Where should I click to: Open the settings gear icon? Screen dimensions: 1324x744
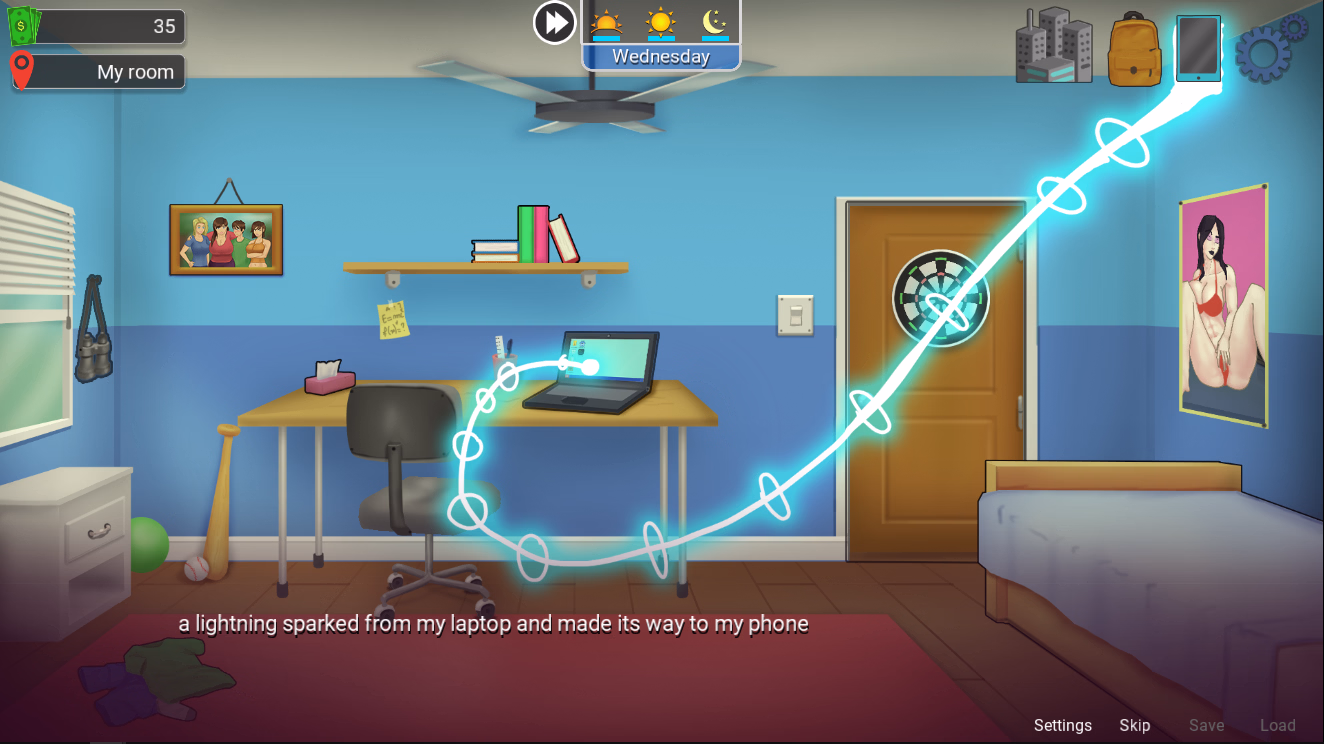[1270, 48]
